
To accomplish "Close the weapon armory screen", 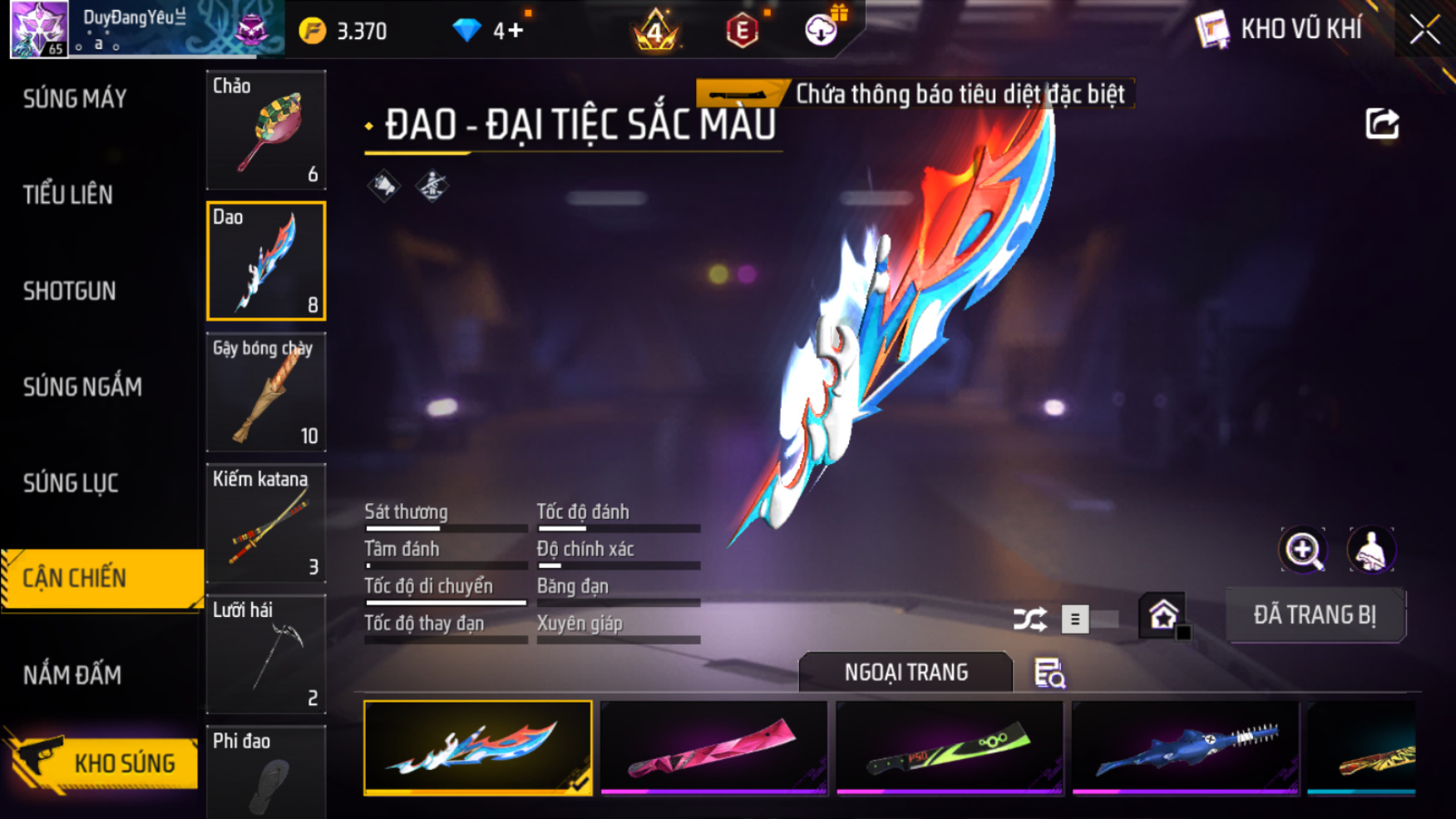I will pyautogui.click(x=1424, y=30).
